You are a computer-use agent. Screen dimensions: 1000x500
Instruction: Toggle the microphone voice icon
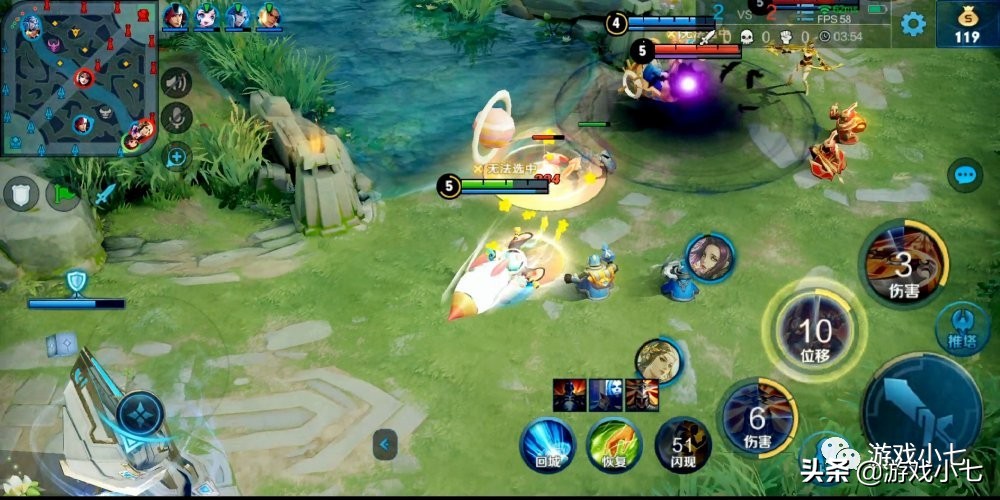tap(177, 118)
